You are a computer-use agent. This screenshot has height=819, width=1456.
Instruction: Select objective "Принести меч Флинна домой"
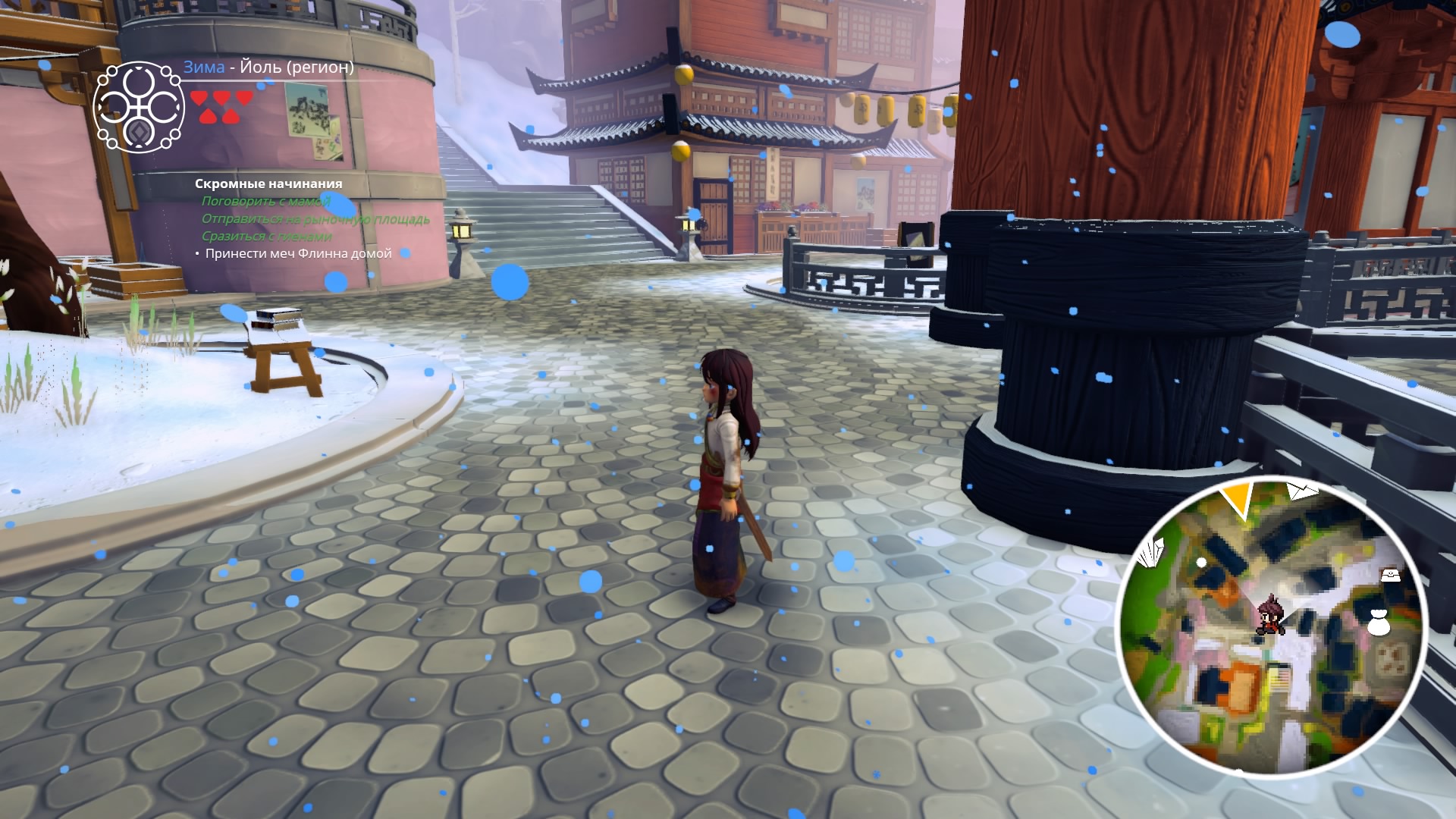(298, 253)
